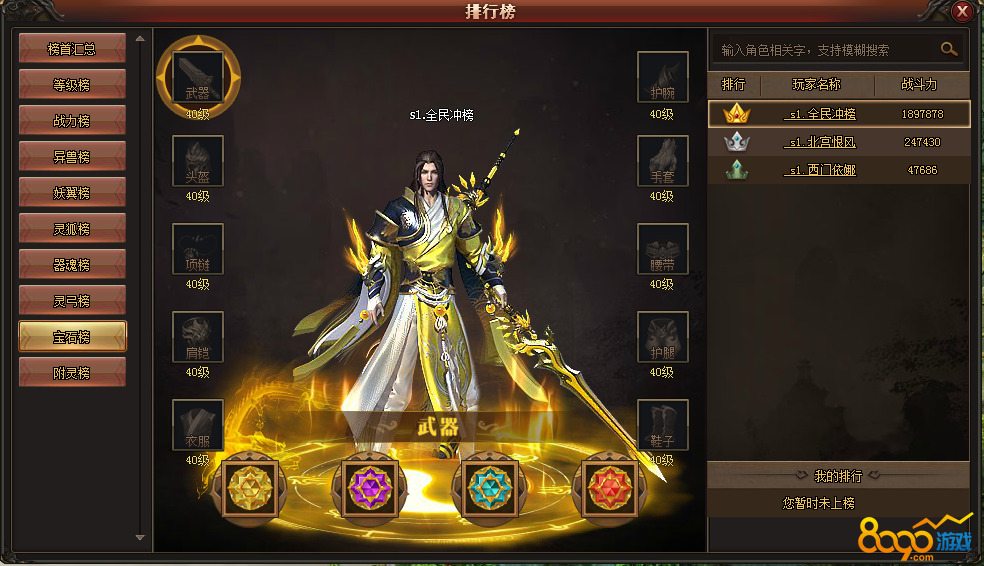Screen dimensions: 984x566
Task: Select the 异兽榜 tab
Action: point(72,156)
